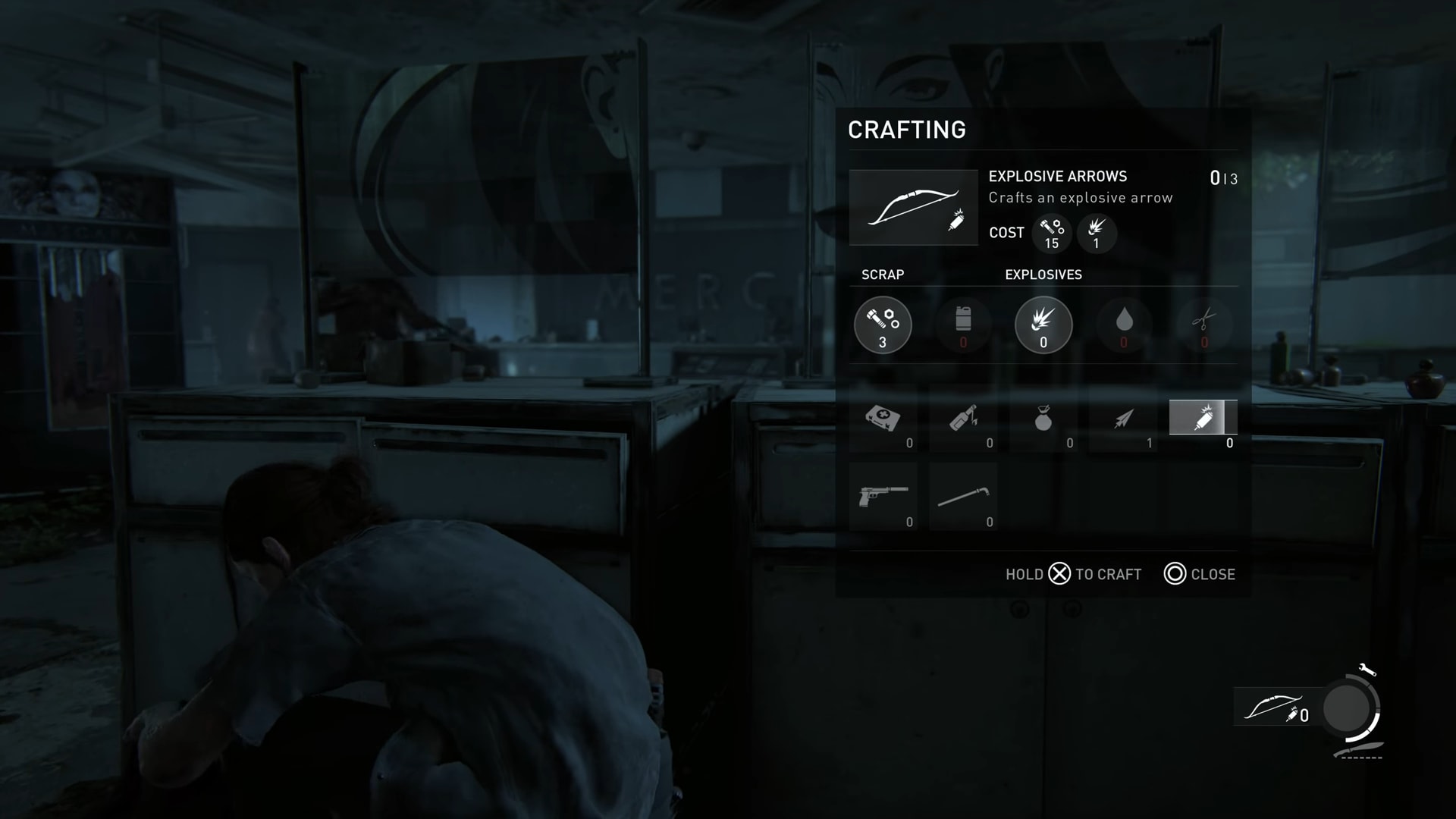Hold X to craft the explosive arrow
This screenshot has width=1456, height=819.
1059,575
